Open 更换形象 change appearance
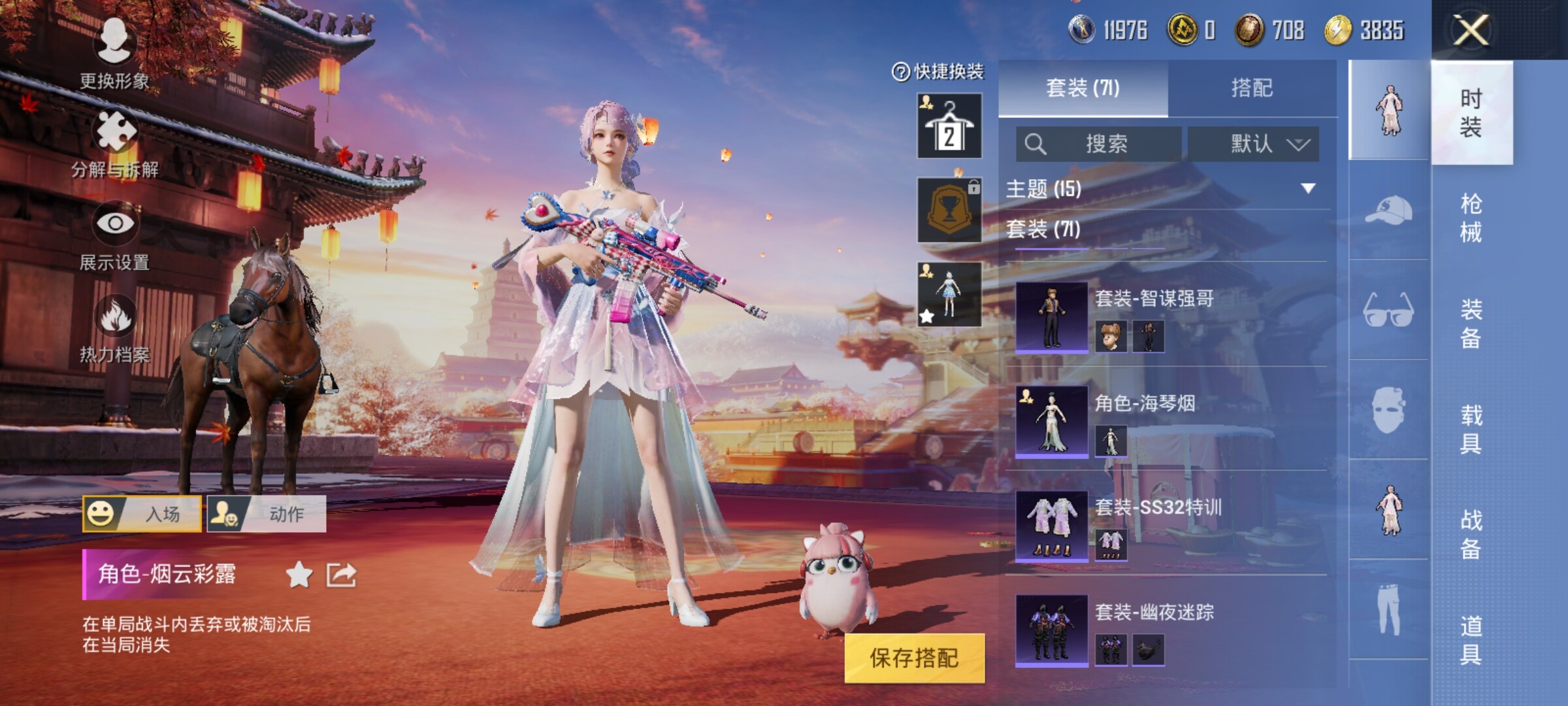 click(x=115, y=52)
